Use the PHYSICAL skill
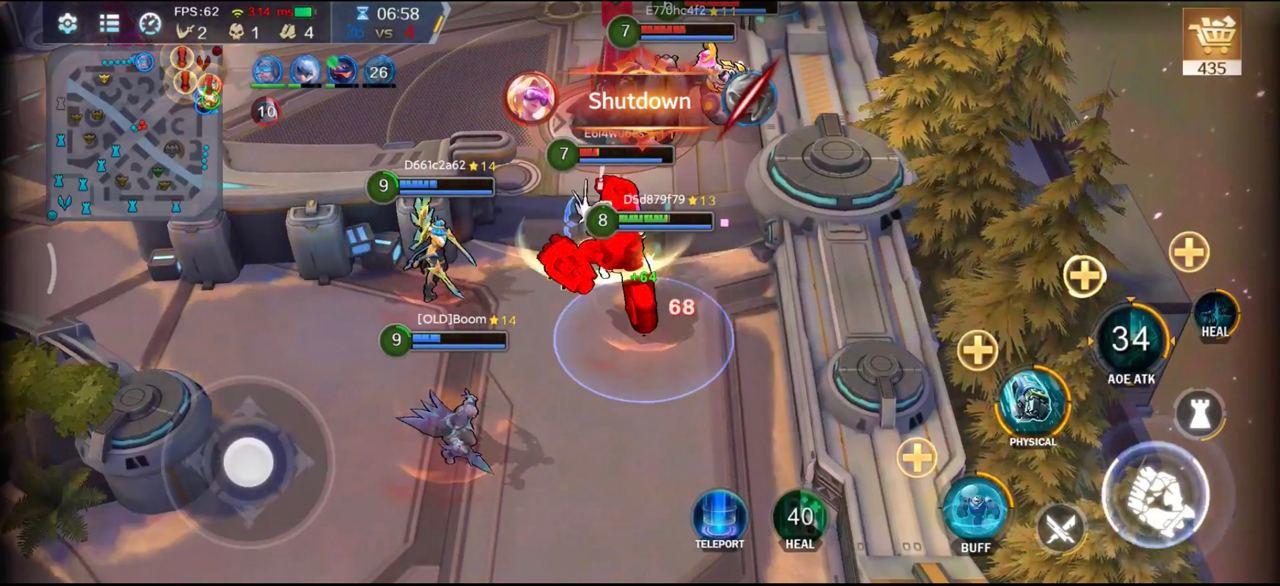 coord(1032,402)
